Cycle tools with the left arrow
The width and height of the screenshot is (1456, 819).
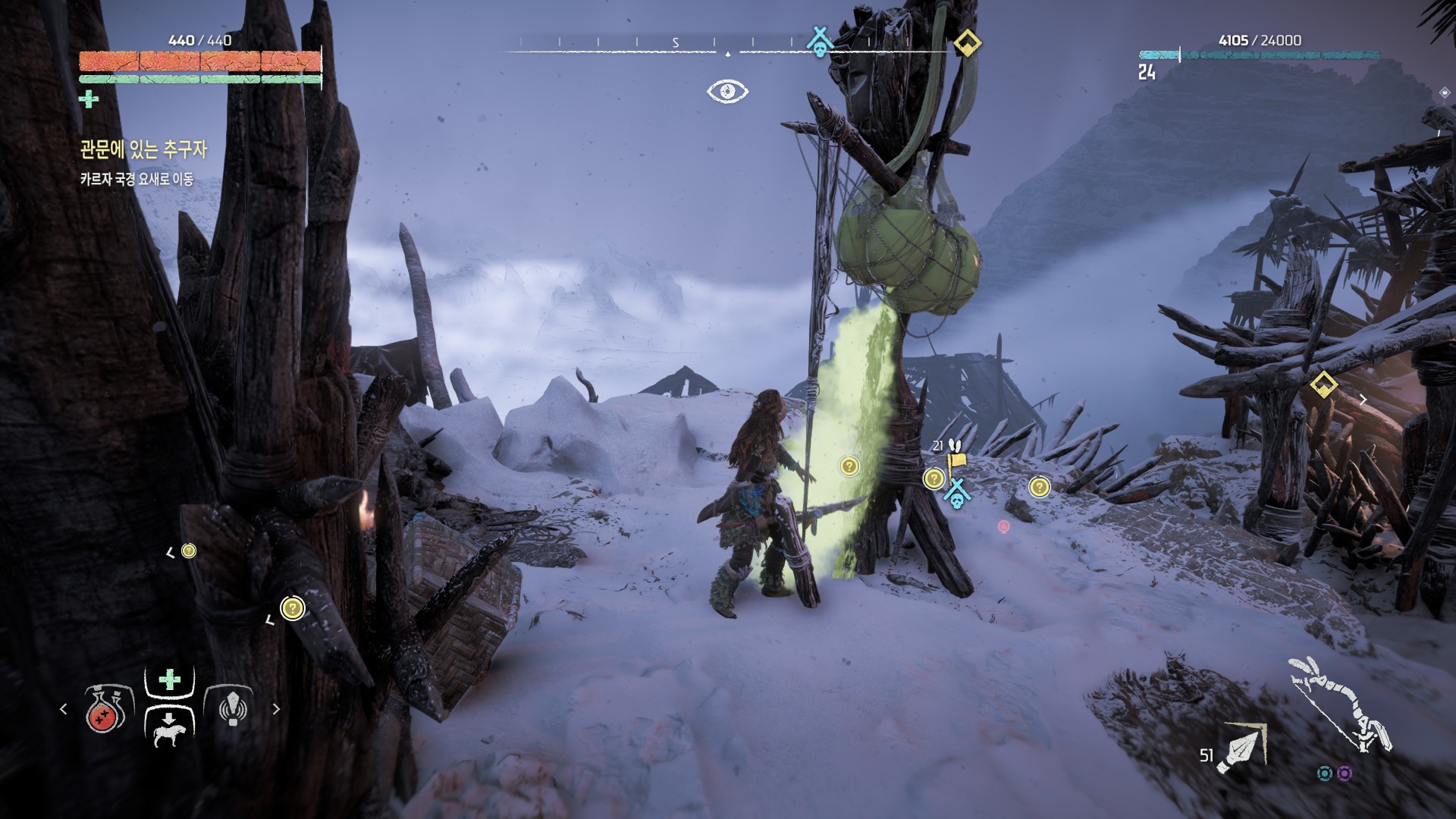[x=64, y=709]
